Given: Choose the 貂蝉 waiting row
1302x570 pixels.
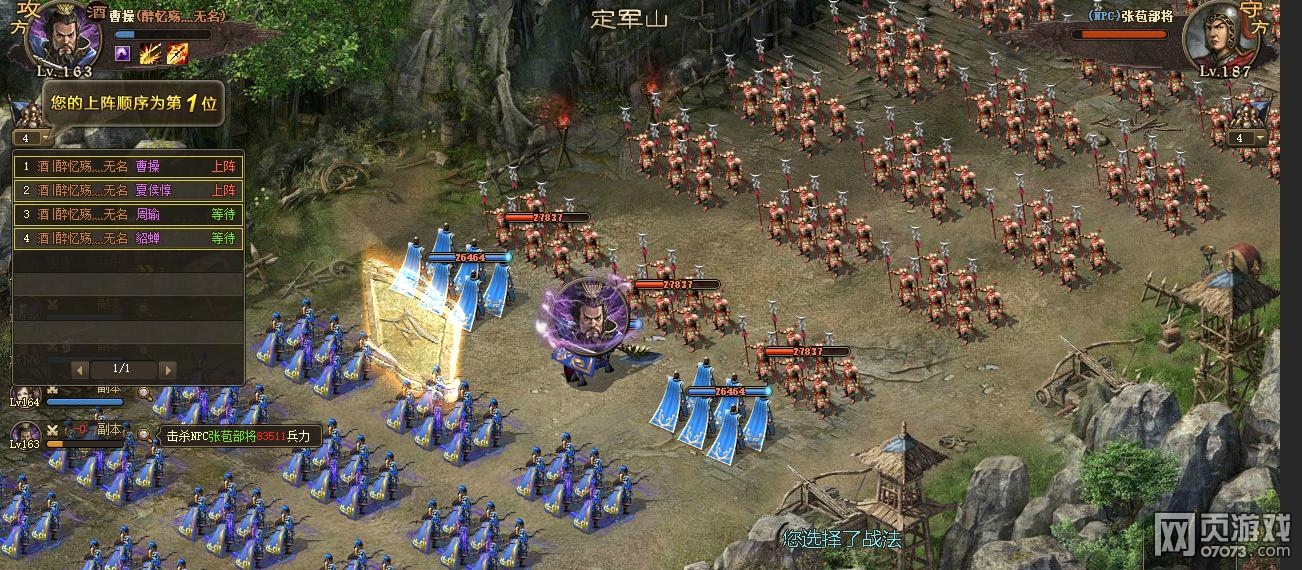Looking at the screenshot, I should 128,238.
